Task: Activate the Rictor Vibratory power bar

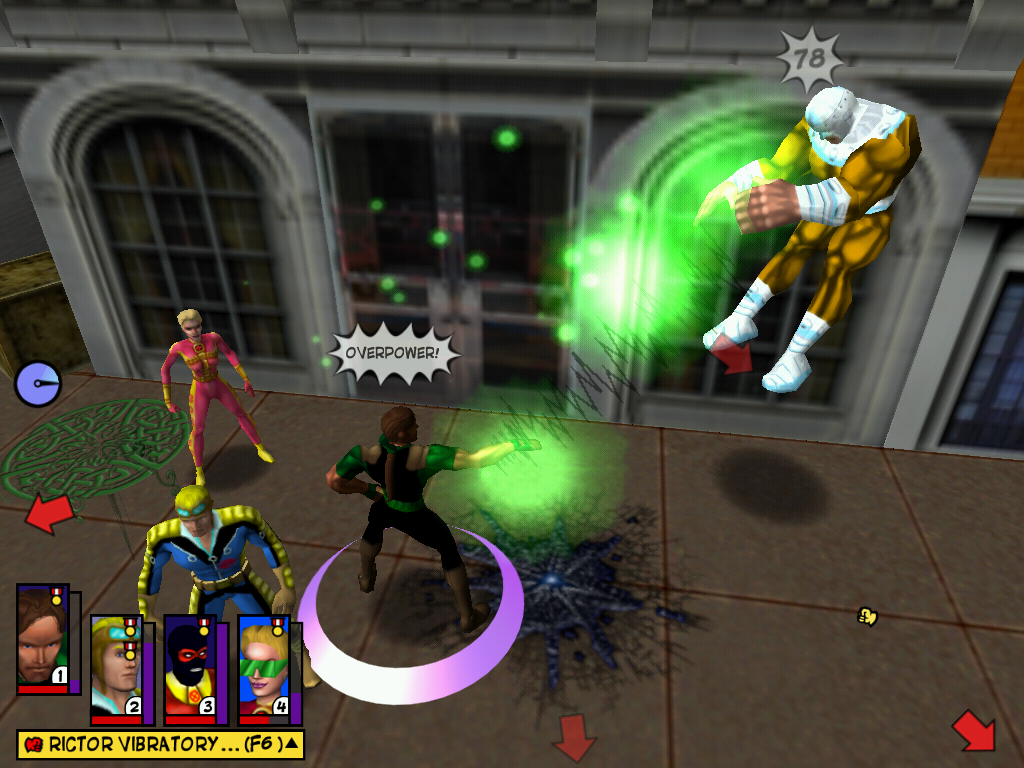Action: tap(160, 744)
